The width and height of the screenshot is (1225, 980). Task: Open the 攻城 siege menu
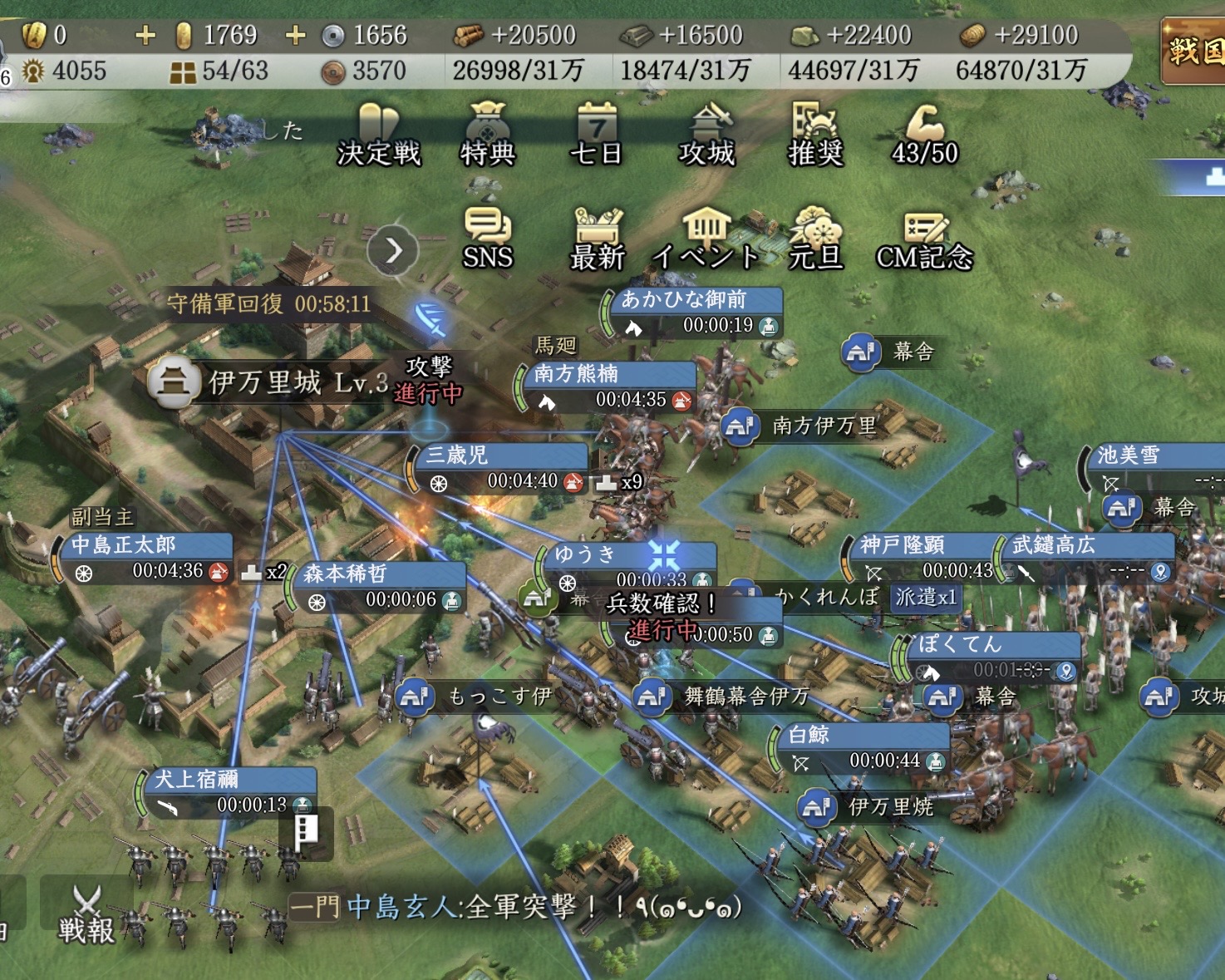[x=706, y=135]
